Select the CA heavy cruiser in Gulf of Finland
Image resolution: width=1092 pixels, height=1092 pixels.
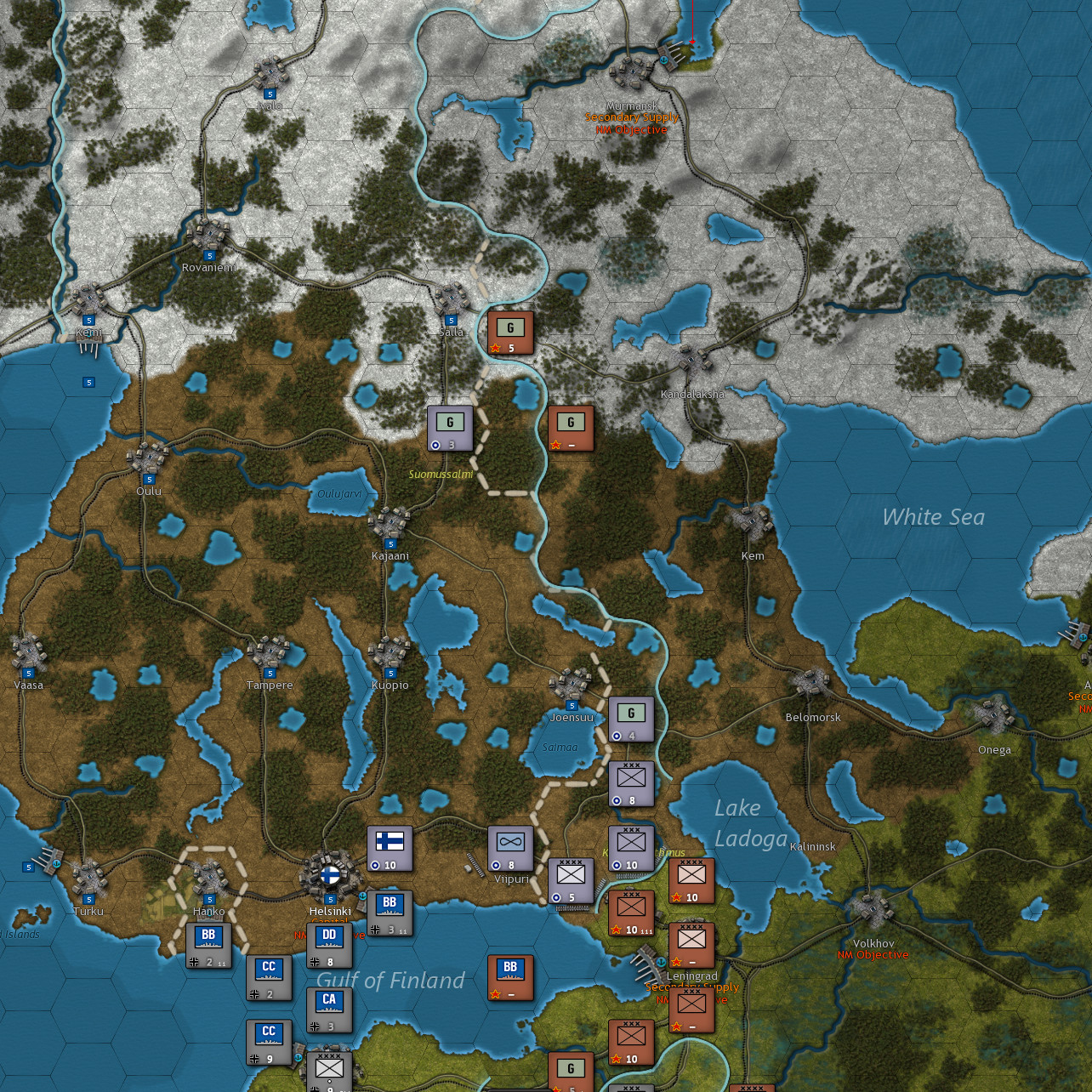(328, 1008)
